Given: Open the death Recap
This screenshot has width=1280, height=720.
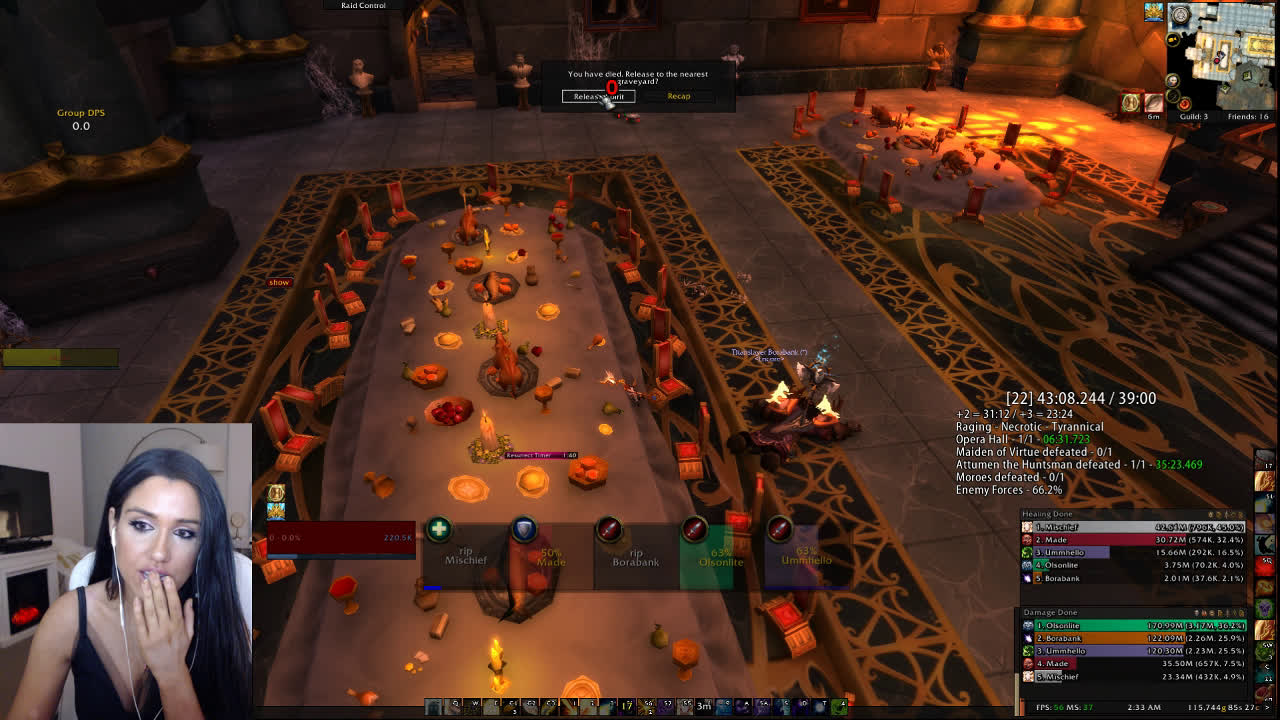Looking at the screenshot, I should click(x=678, y=96).
